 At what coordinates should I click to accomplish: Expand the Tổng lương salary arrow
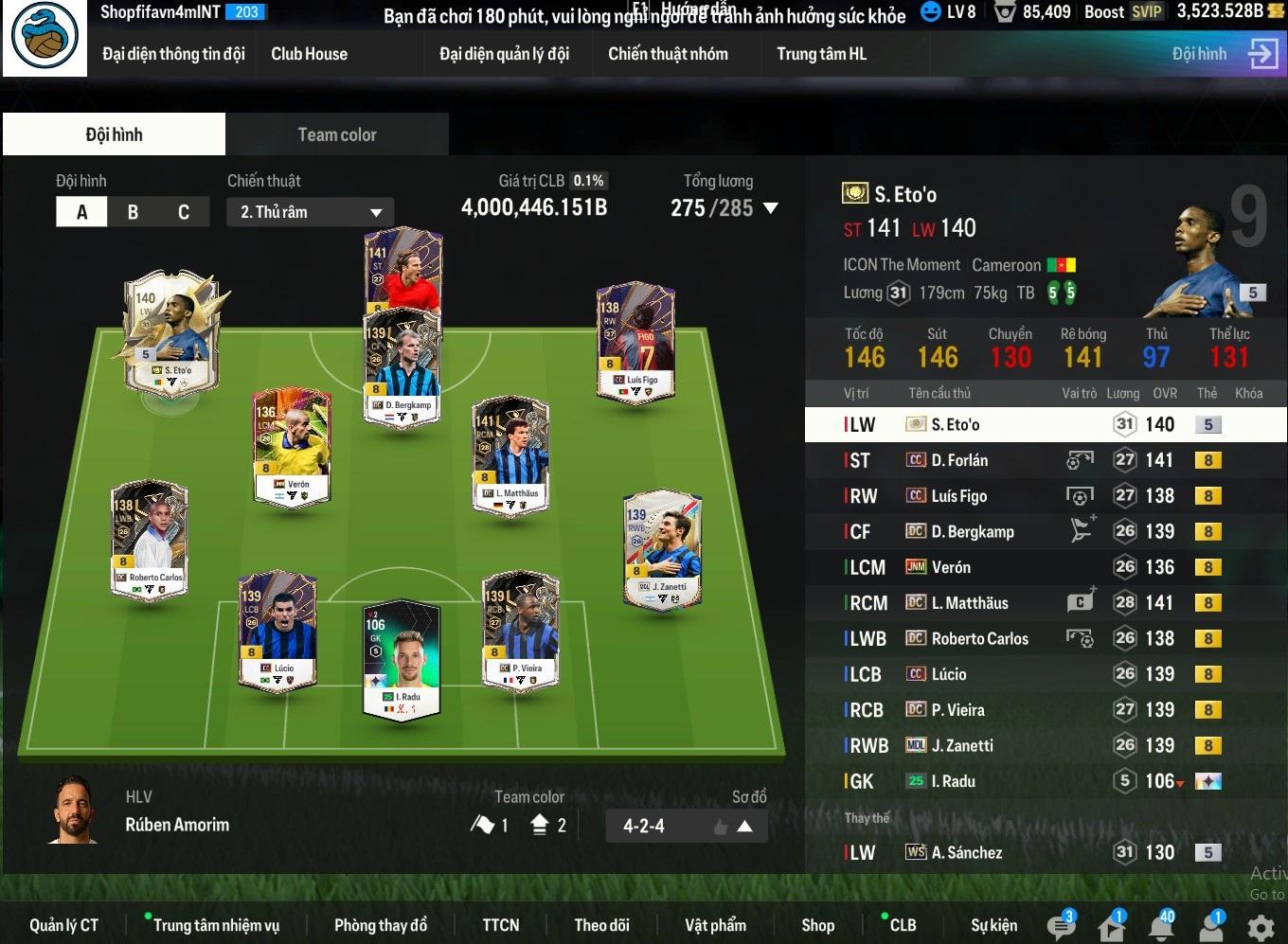pos(771,208)
